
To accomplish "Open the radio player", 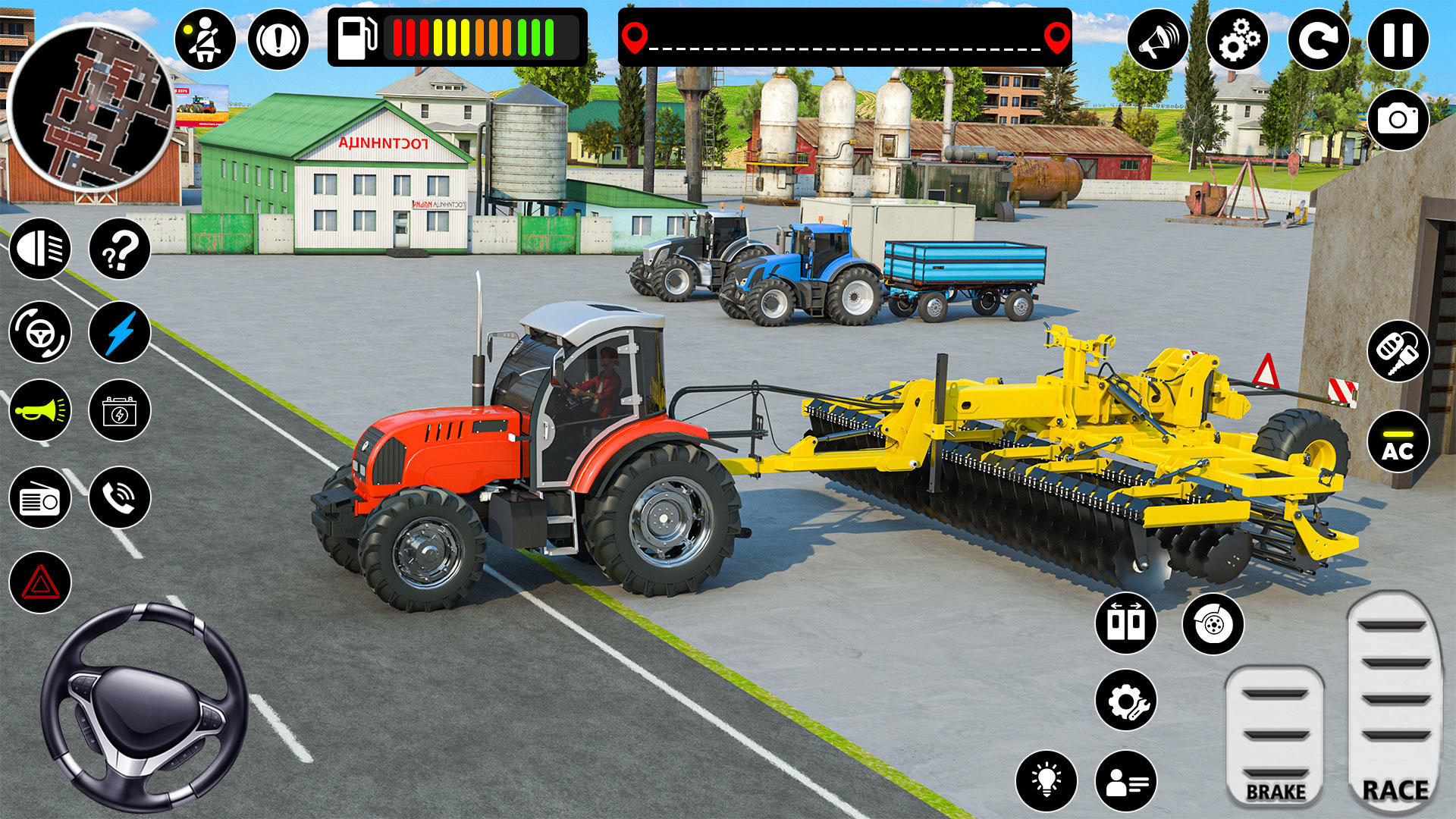I will tap(40, 498).
